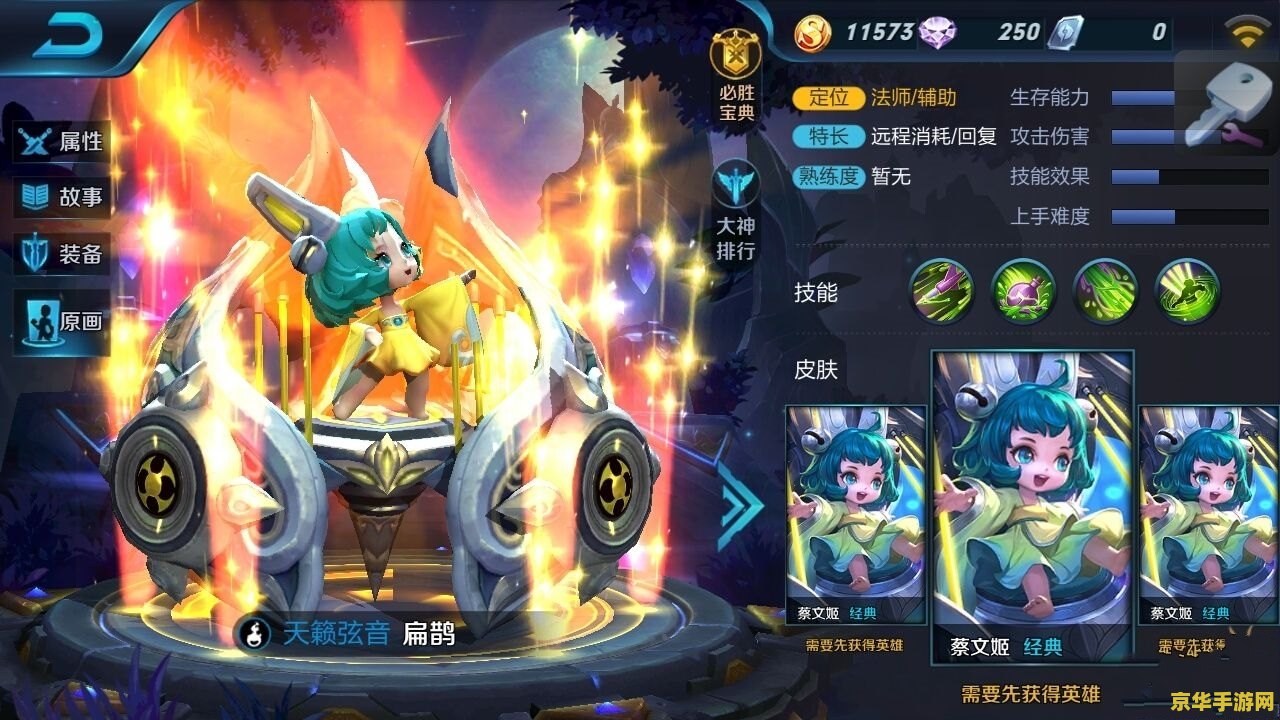Open the 大神排行 ranking icon
Screen dimensions: 1280x720
point(738,192)
